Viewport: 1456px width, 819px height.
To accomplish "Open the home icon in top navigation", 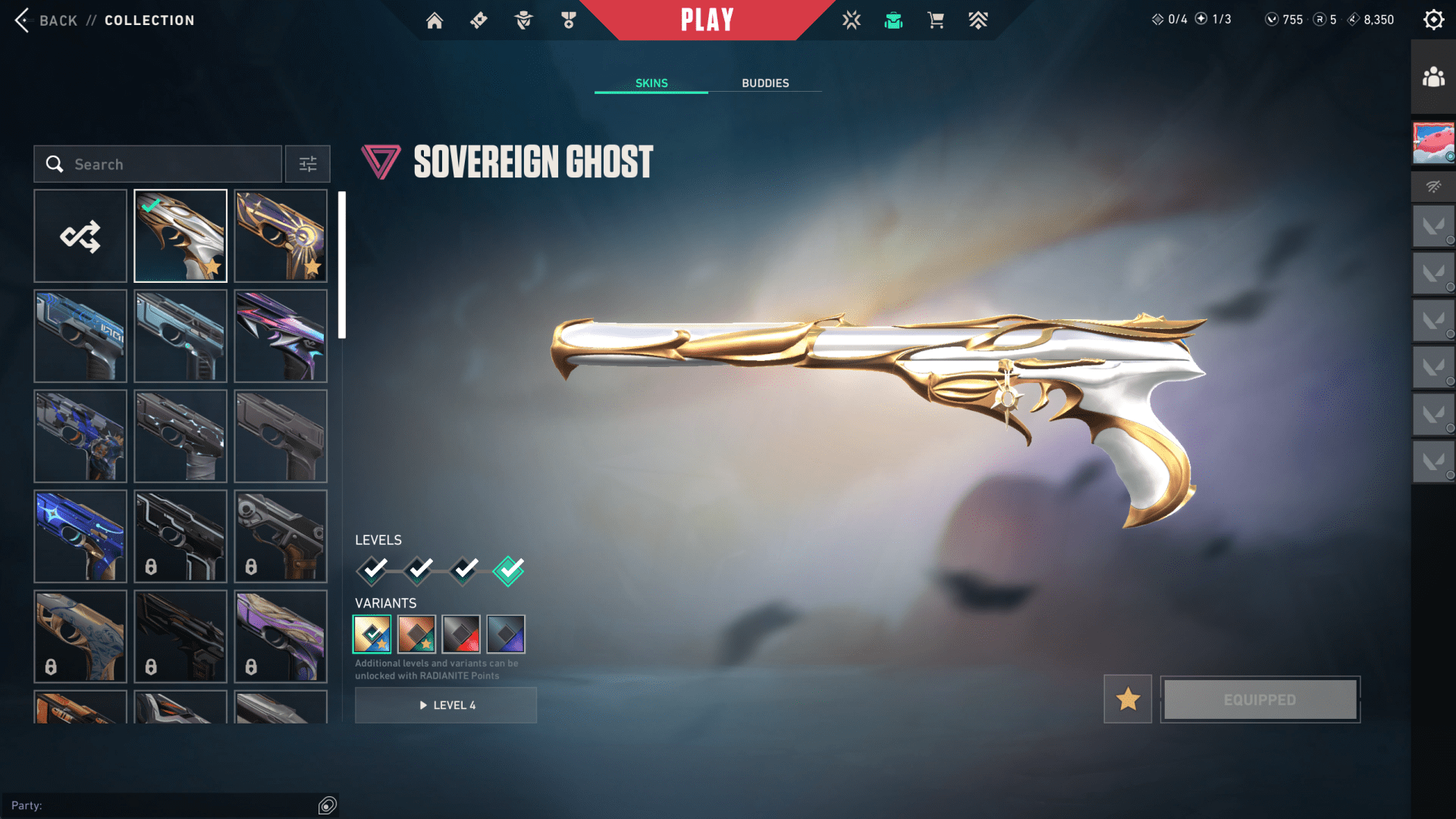I will [x=435, y=20].
